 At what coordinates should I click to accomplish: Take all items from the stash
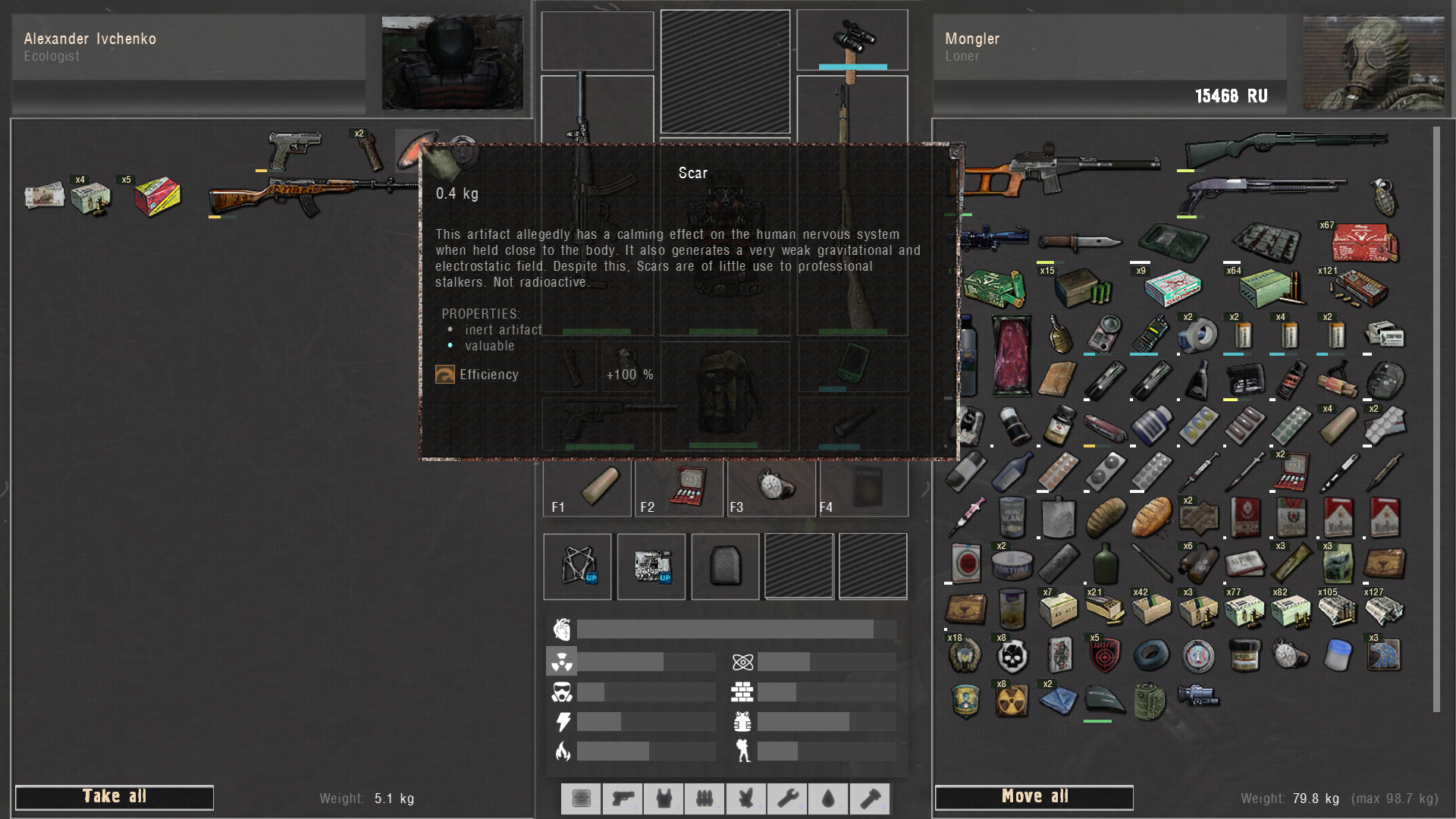tap(114, 797)
